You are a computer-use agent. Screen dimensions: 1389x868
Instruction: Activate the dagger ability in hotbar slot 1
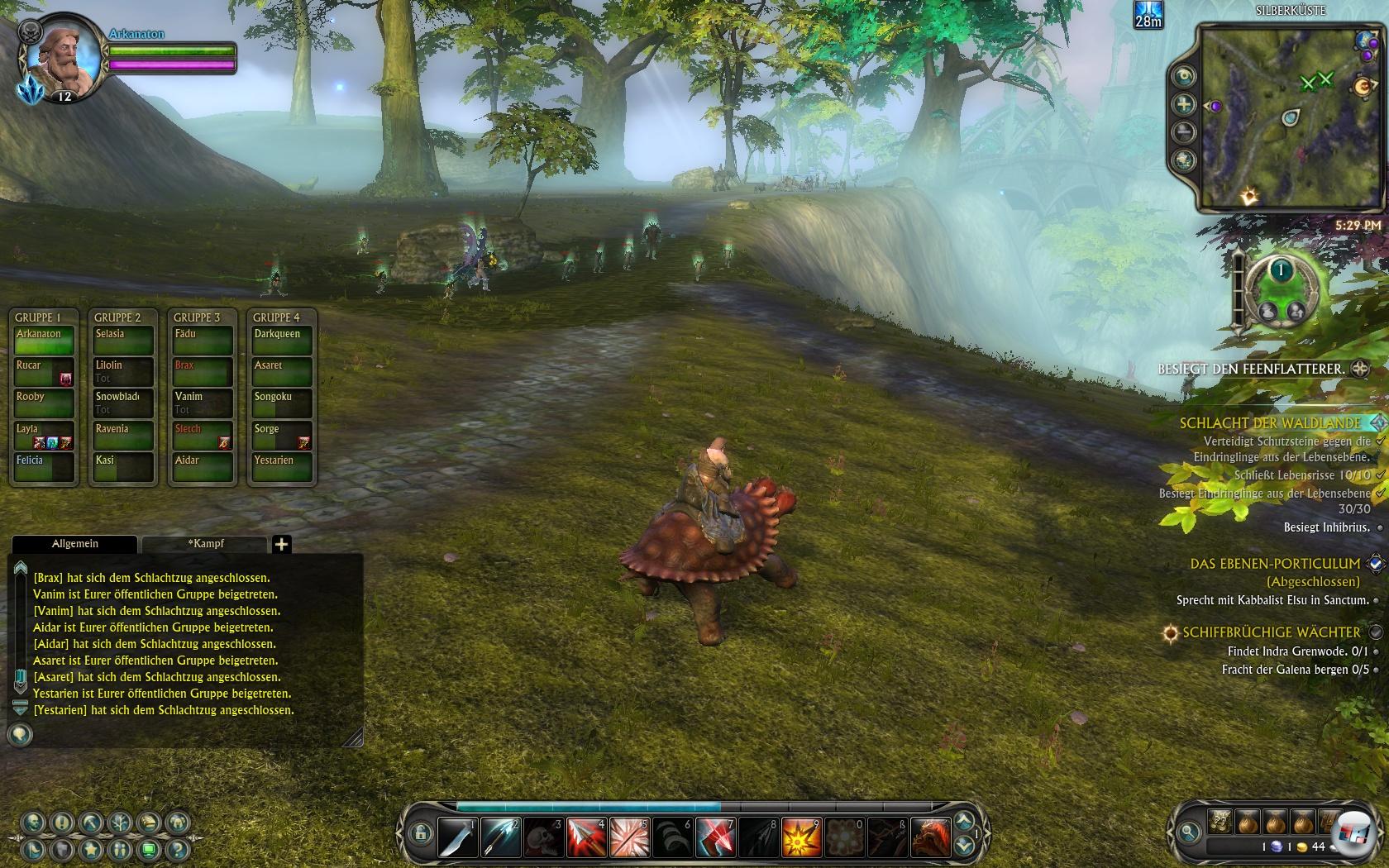[x=457, y=837]
